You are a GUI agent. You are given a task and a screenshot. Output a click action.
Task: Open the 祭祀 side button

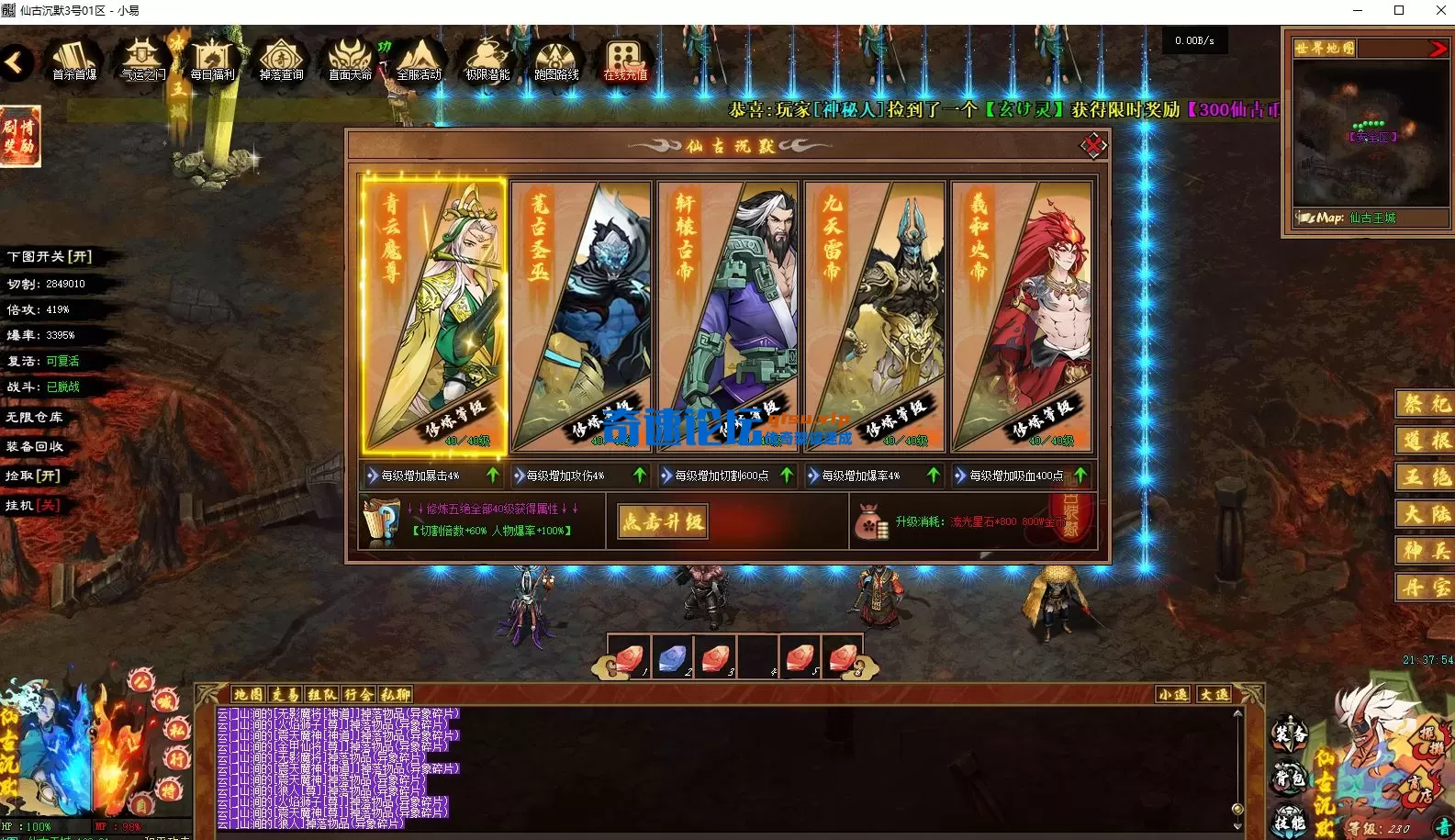pyautogui.click(x=1426, y=404)
